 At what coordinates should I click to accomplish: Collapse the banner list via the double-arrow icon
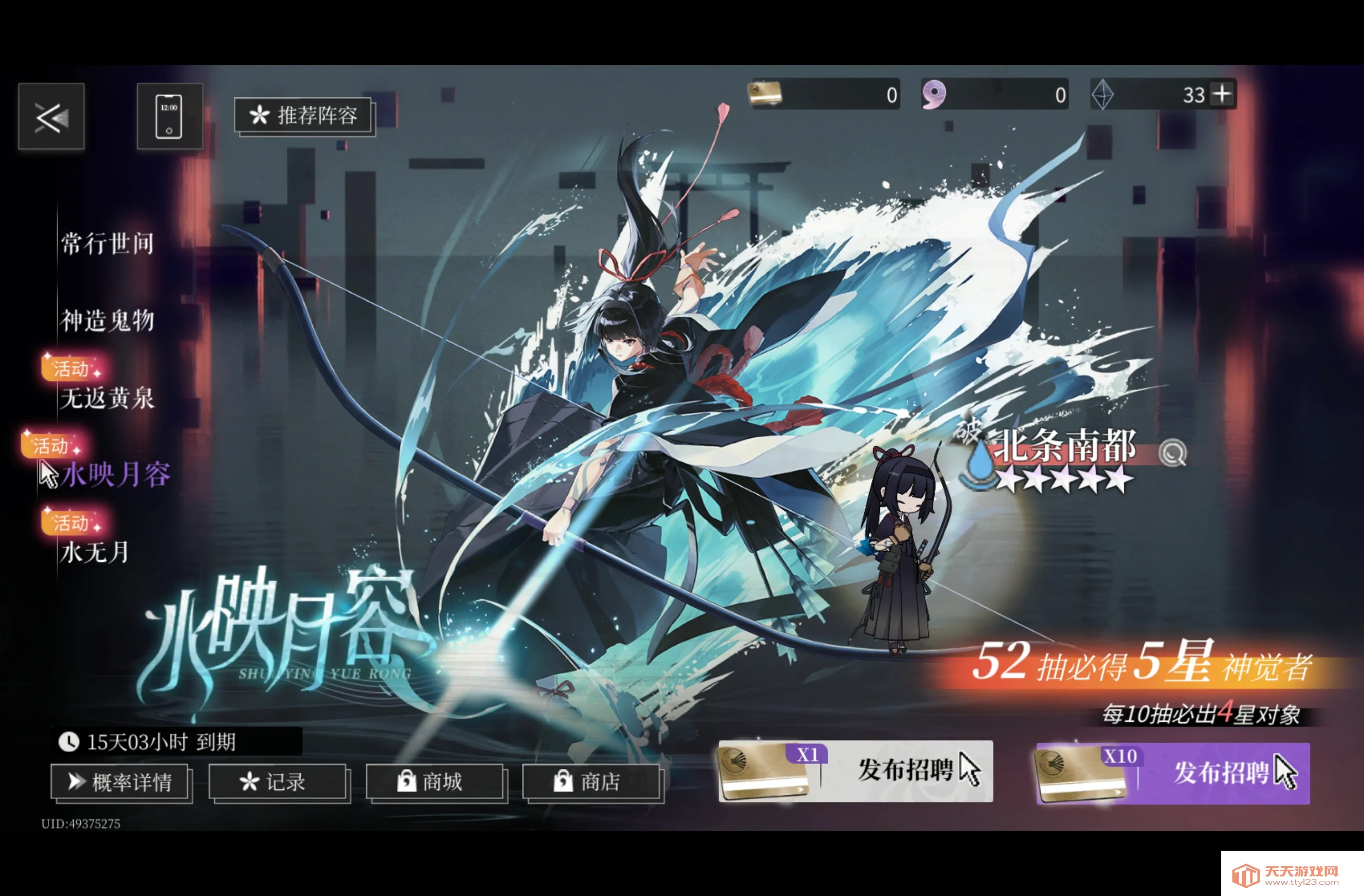(51, 116)
